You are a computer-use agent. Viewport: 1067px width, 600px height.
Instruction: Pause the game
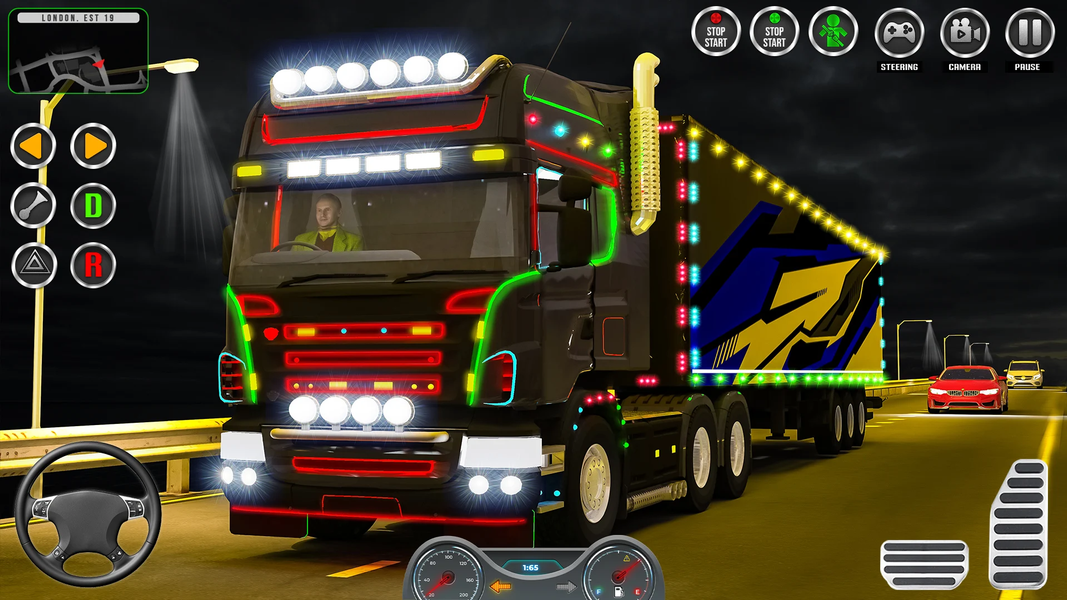[1028, 33]
